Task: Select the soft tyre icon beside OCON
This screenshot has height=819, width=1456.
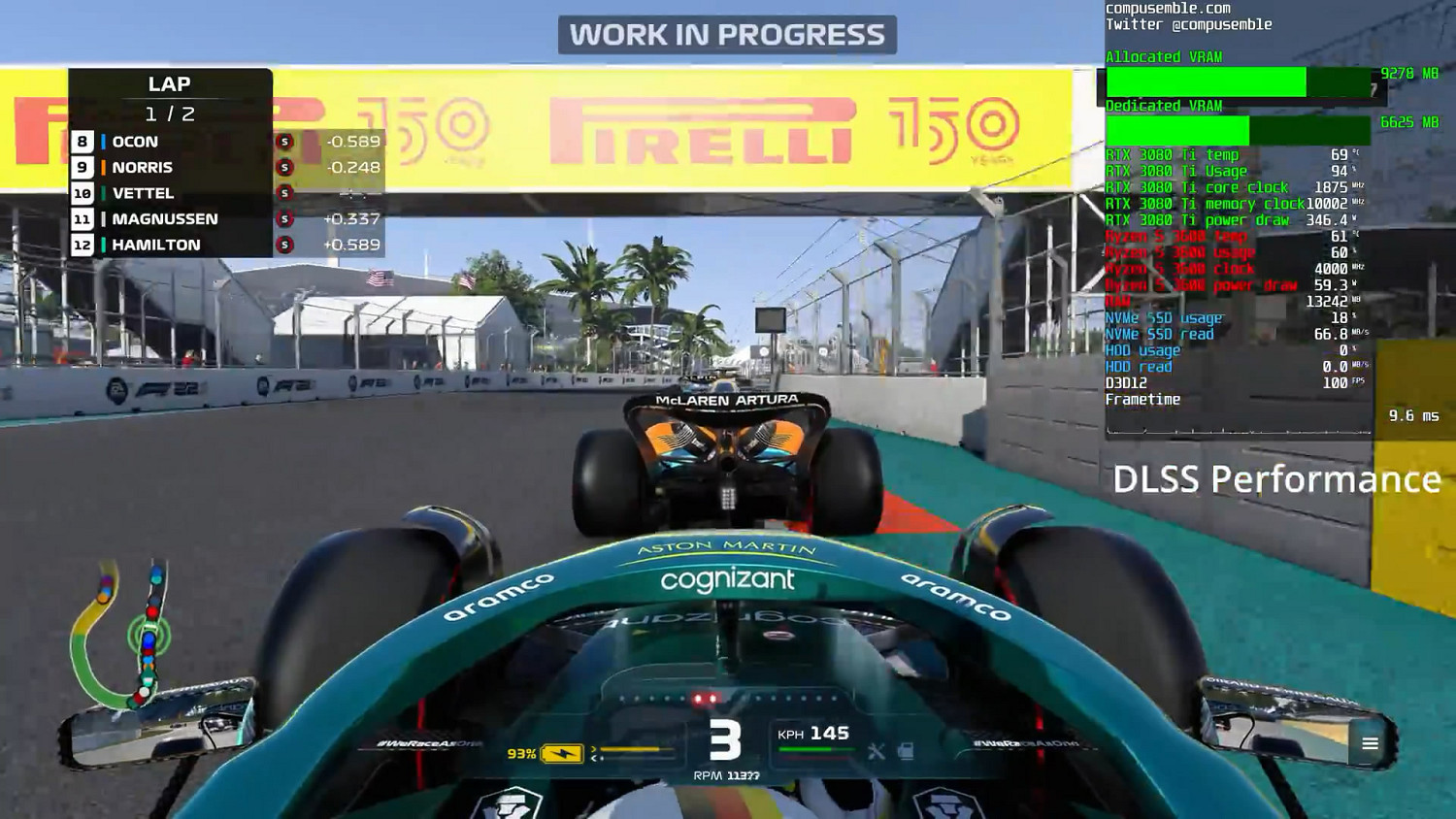Action: (282, 142)
